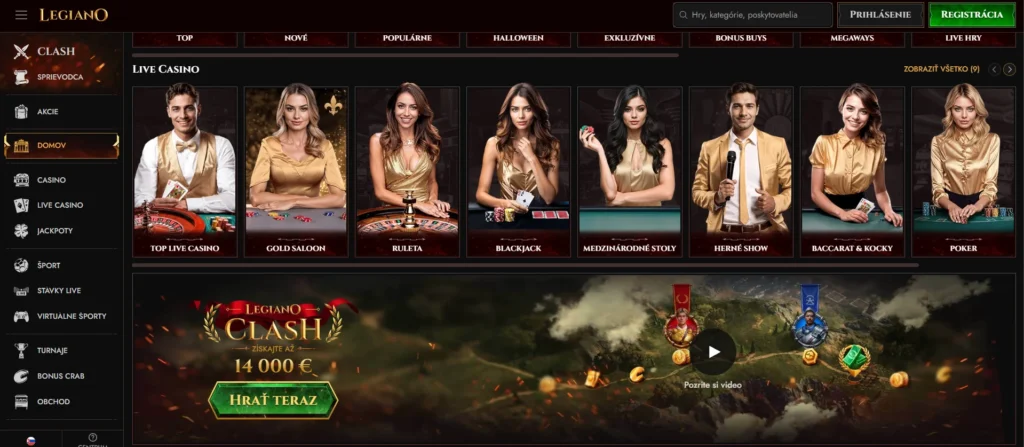This screenshot has height=447, width=1024.
Task: Open the Baccarat & Kocky tile
Action: click(852, 171)
